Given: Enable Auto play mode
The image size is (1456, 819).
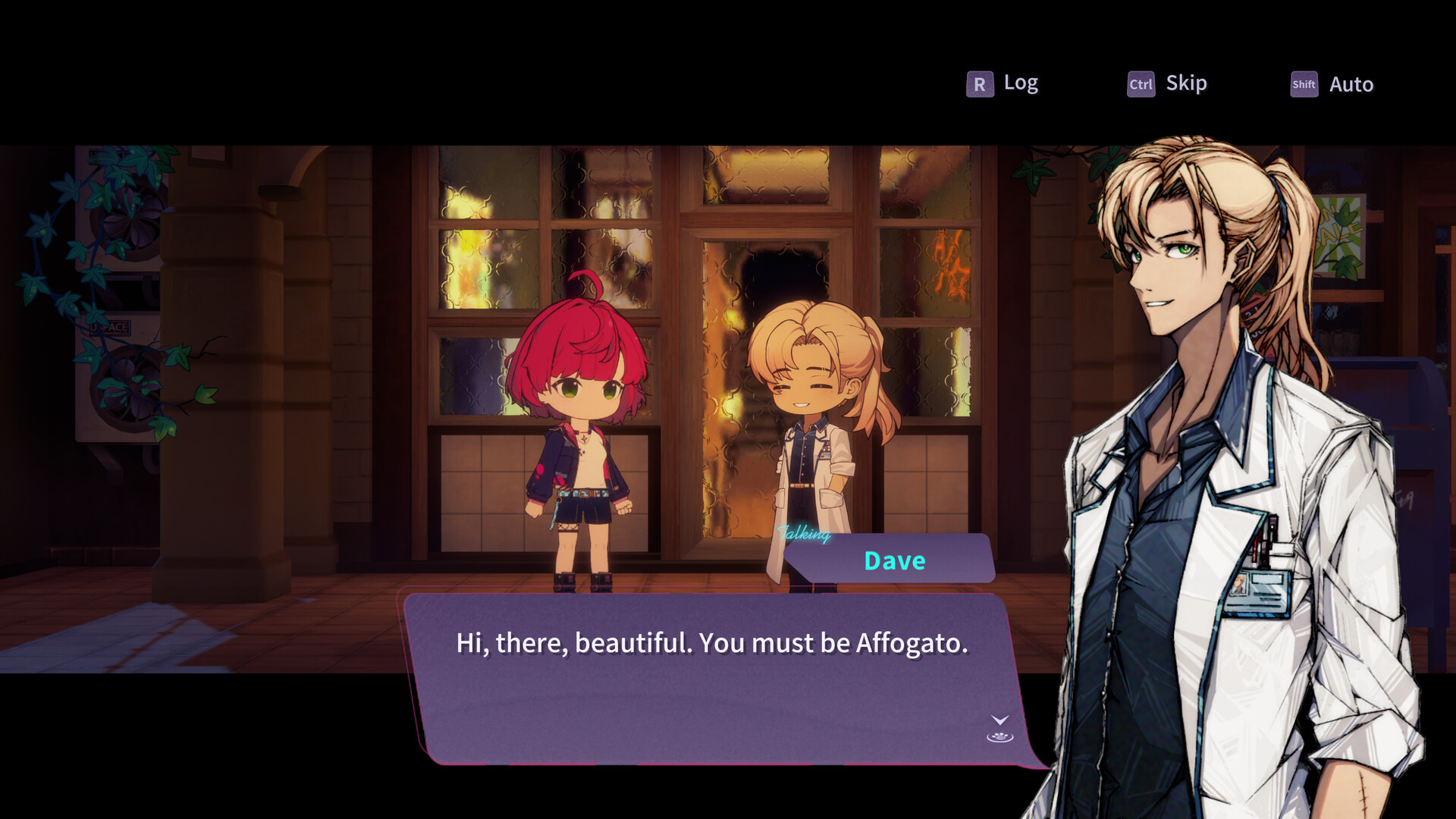Looking at the screenshot, I should (x=1350, y=84).
